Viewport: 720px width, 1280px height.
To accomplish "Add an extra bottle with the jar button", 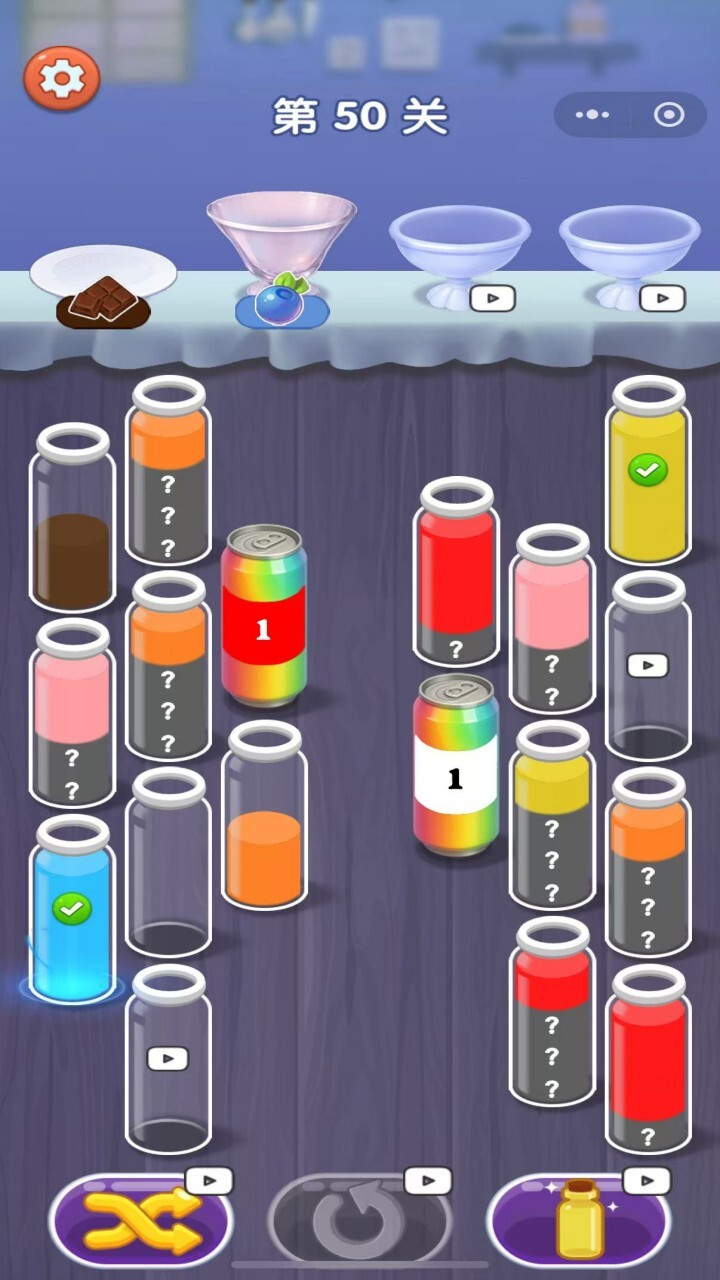I will 578,1221.
